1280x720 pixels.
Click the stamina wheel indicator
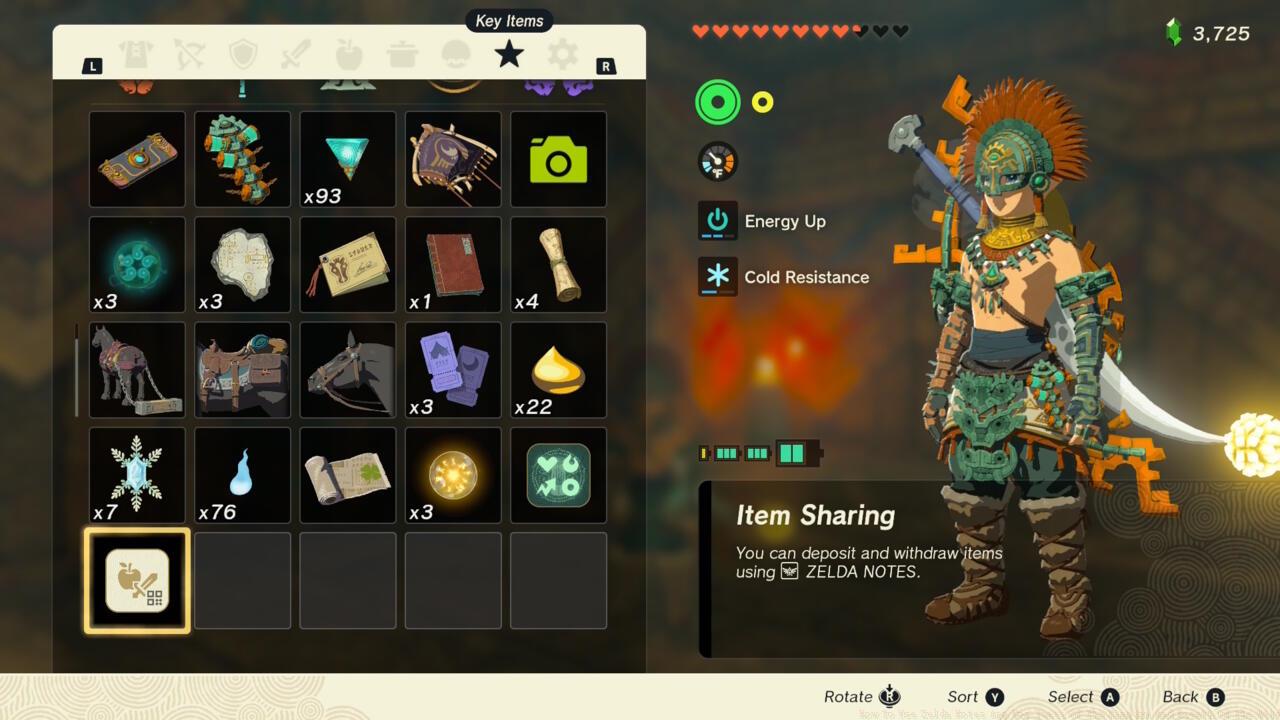[x=718, y=101]
